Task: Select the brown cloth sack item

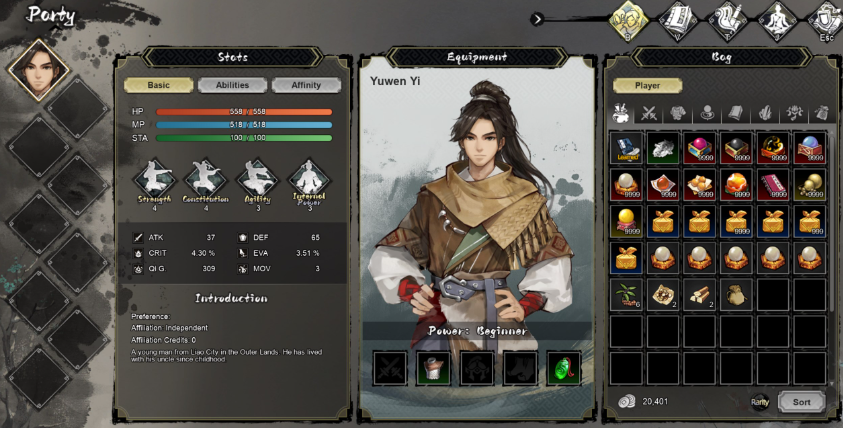Action: click(x=736, y=294)
